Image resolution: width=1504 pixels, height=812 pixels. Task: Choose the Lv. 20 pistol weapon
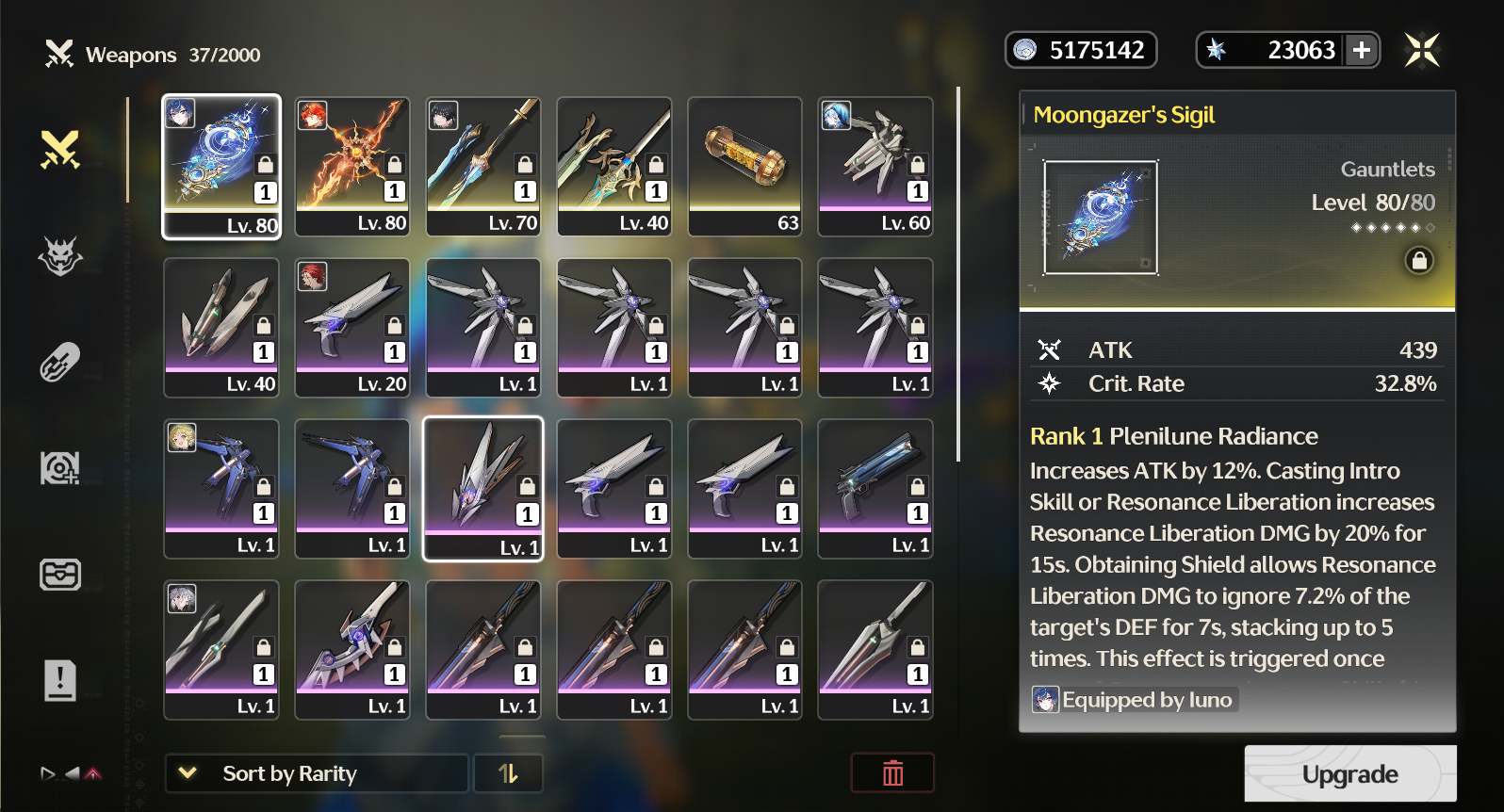tap(352, 328)
